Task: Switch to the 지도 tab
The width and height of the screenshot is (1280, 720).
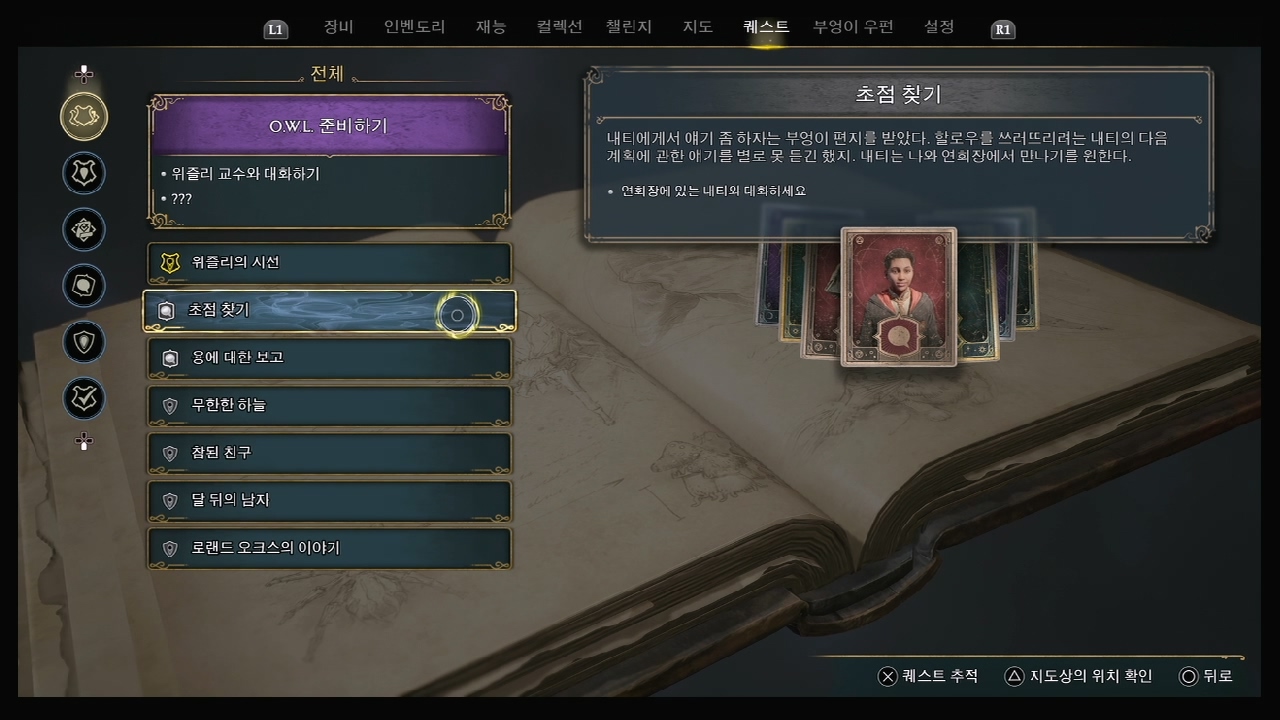Action: click(x=697, y=27)
